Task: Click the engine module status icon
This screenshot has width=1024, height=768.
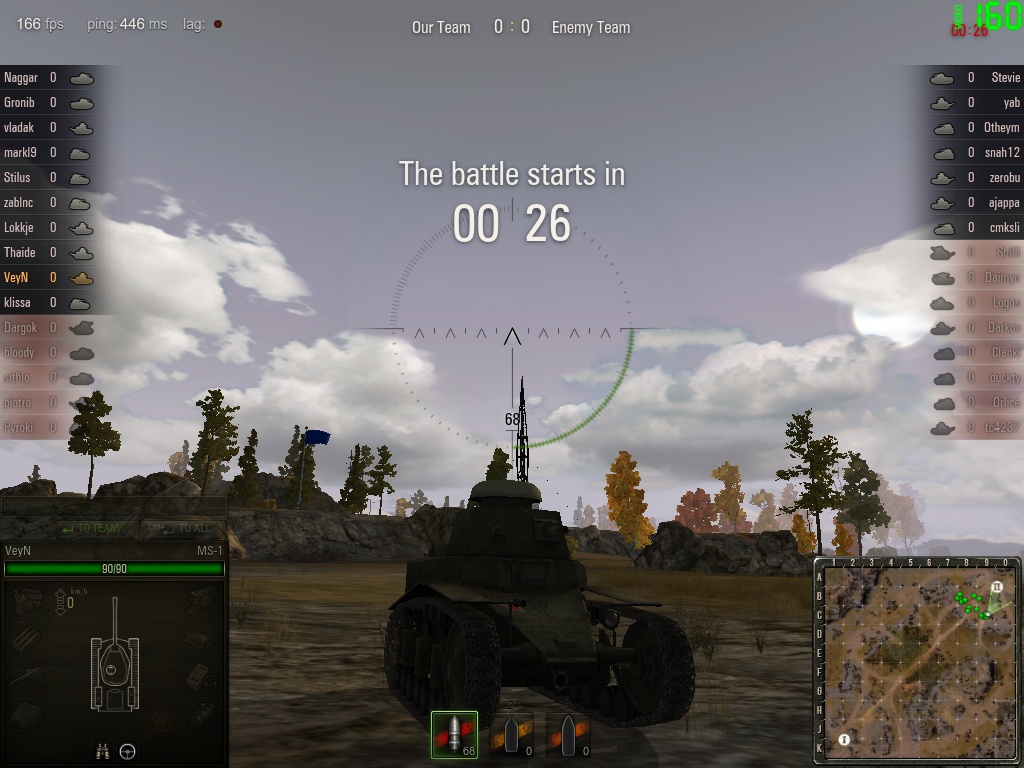Action: point(28,599)
